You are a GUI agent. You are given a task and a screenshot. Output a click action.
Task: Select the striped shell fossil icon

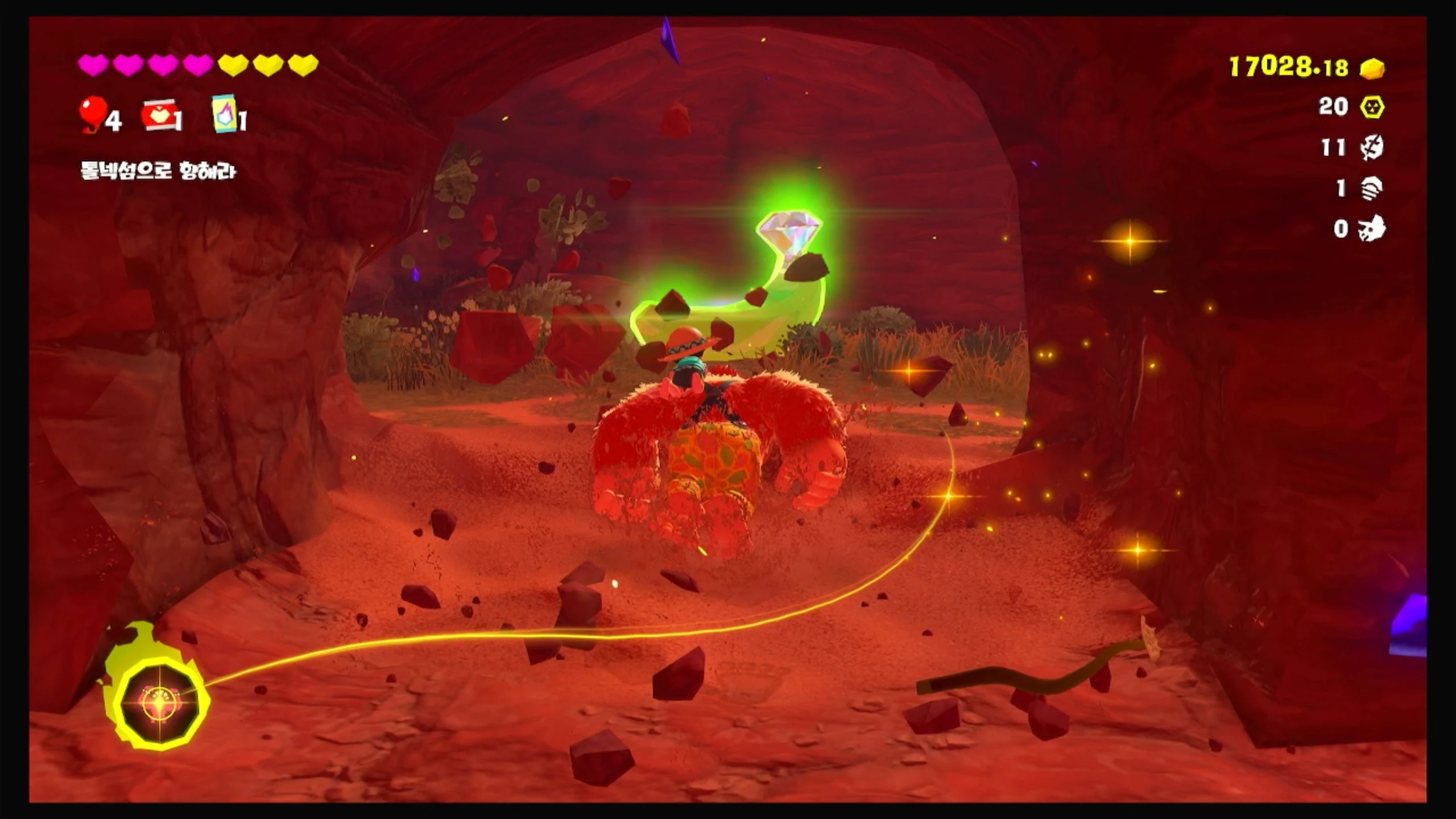click(x=1372, y=189)
